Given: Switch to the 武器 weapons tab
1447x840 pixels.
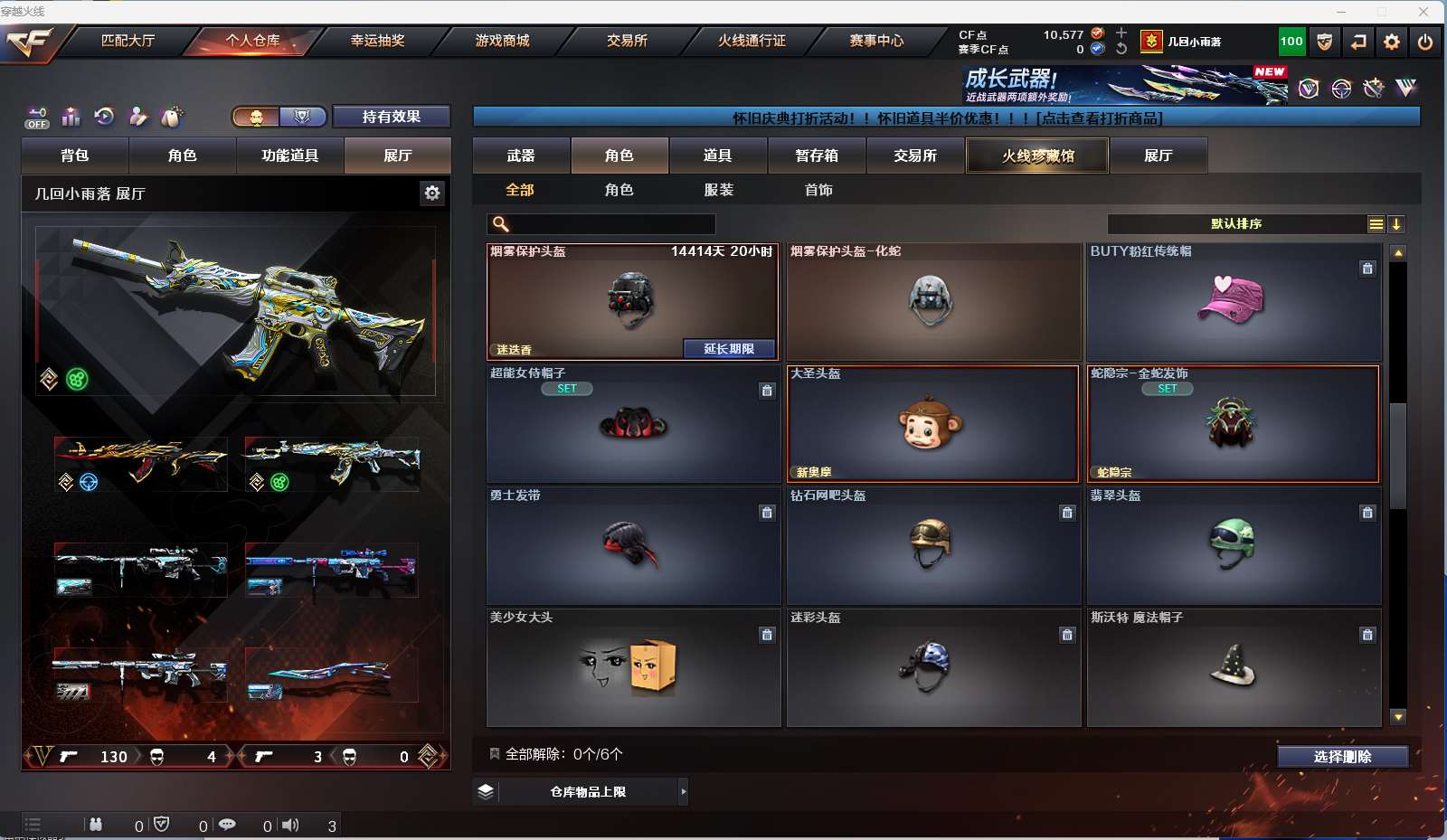Looking at the screenshot, I should click(521, 156).
